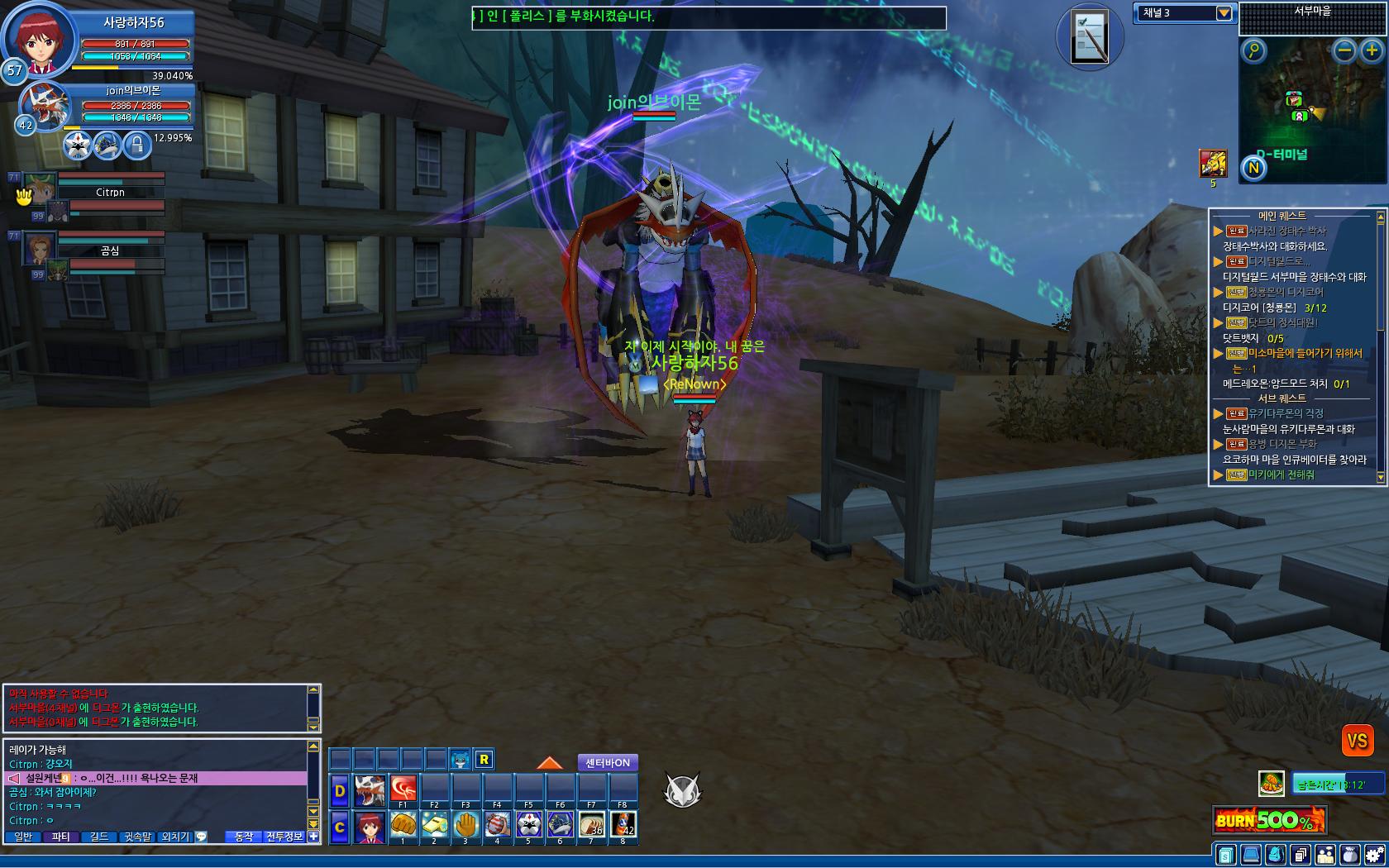
Task: Activate the open hand skill in slot 3
Action: pos(466,825)
